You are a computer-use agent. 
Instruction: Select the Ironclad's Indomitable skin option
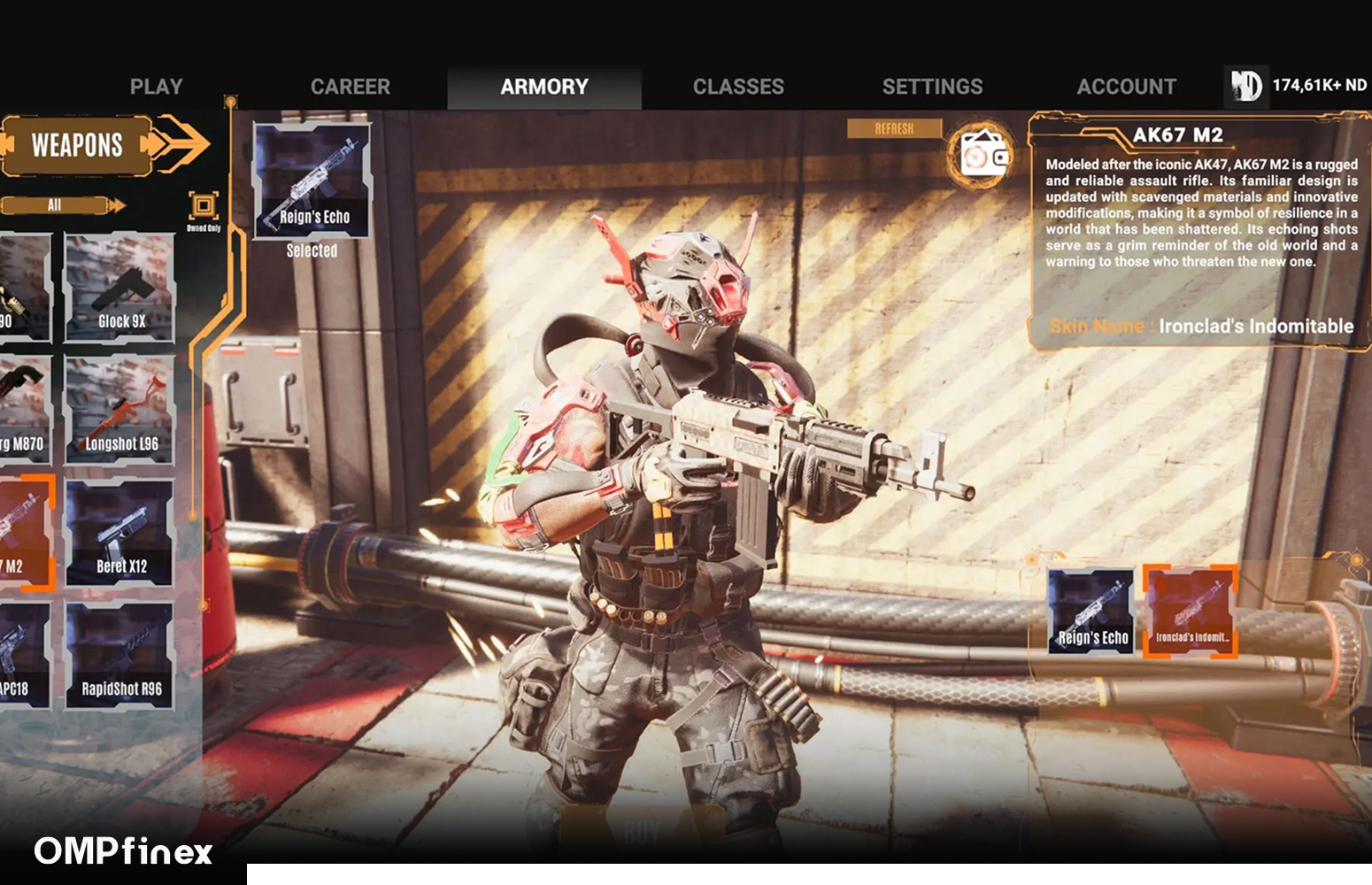click(1191, 612)
